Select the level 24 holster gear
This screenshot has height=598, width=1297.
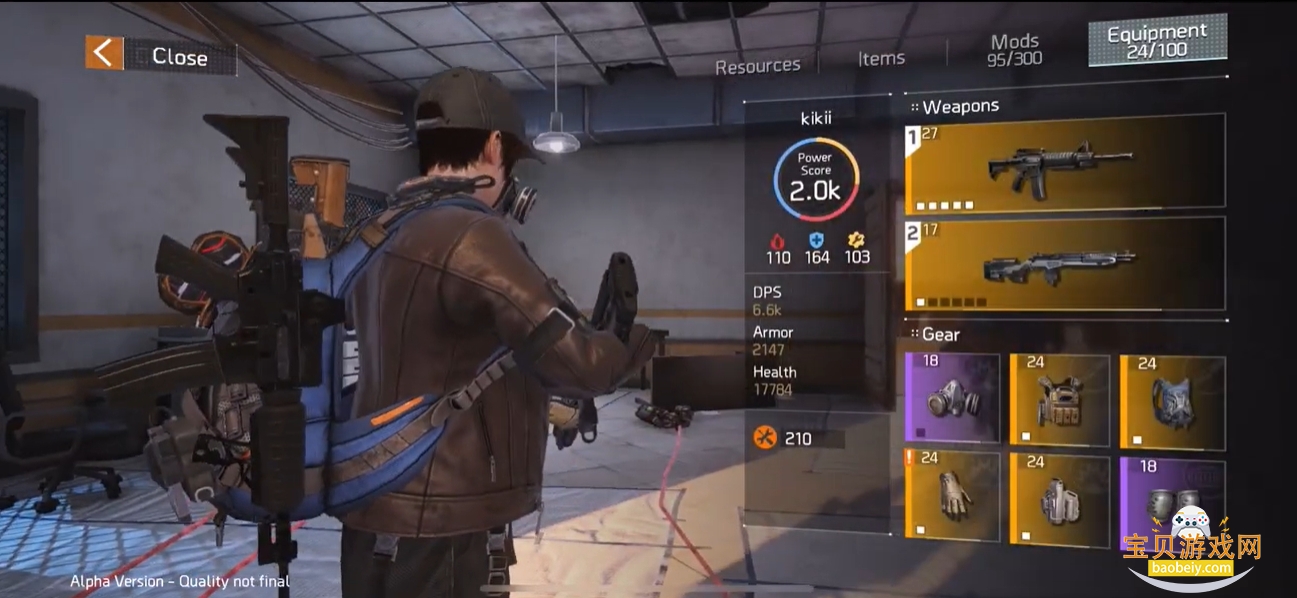pyautogui.click(x=1059, y=498)
